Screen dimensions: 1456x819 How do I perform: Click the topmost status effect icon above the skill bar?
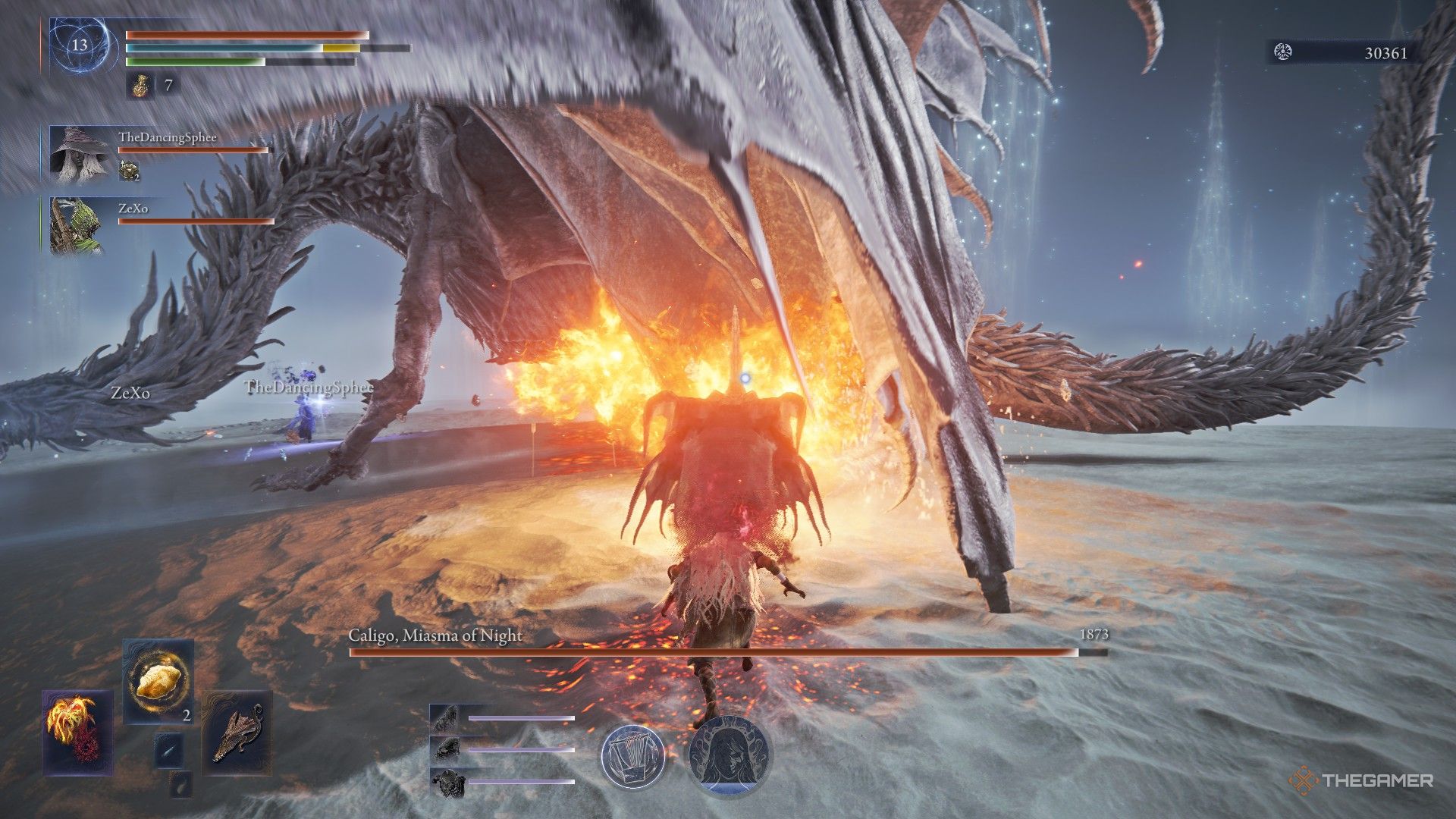[447, 717]
